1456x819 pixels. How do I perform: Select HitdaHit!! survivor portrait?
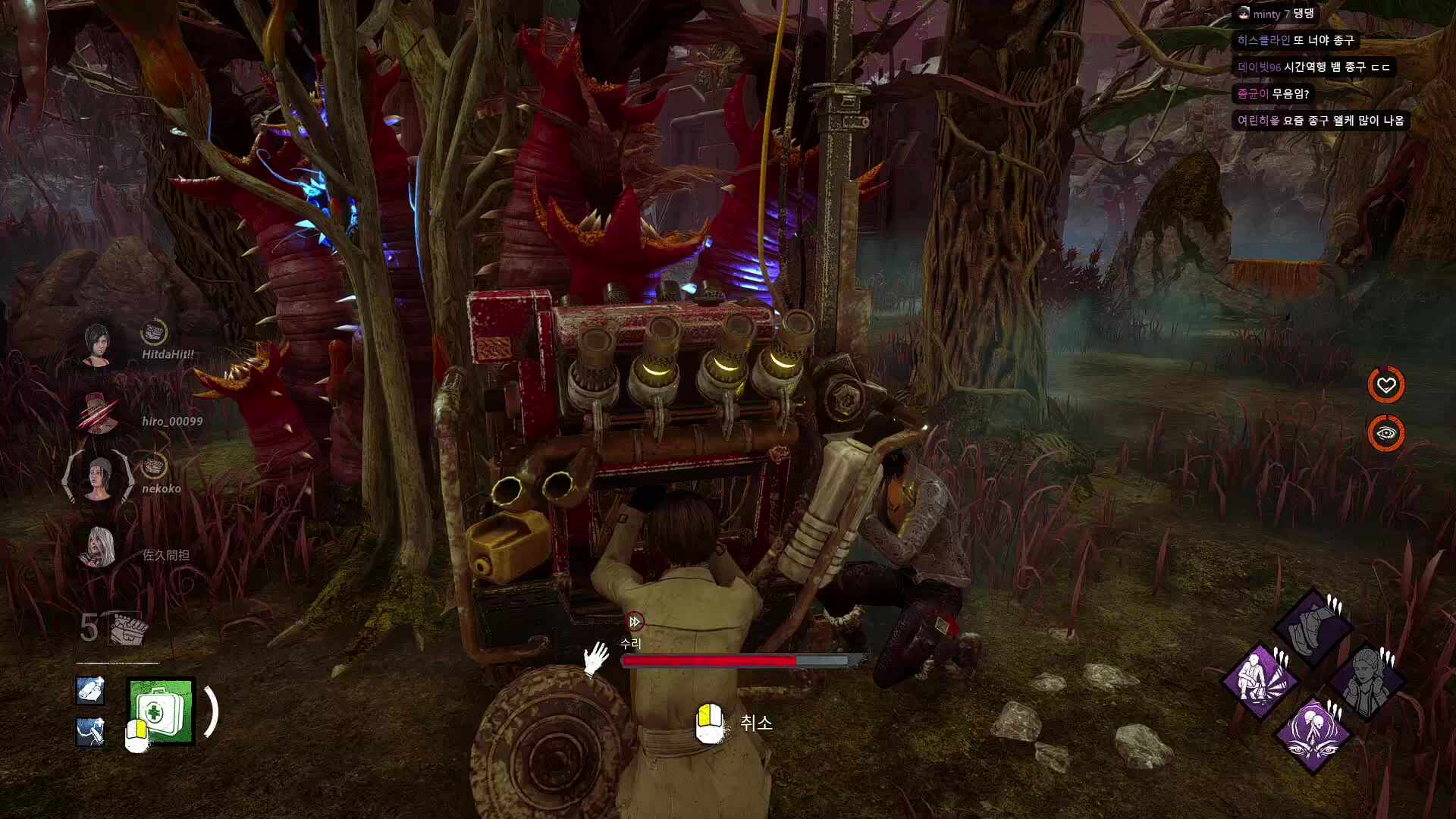pos(98,346)
